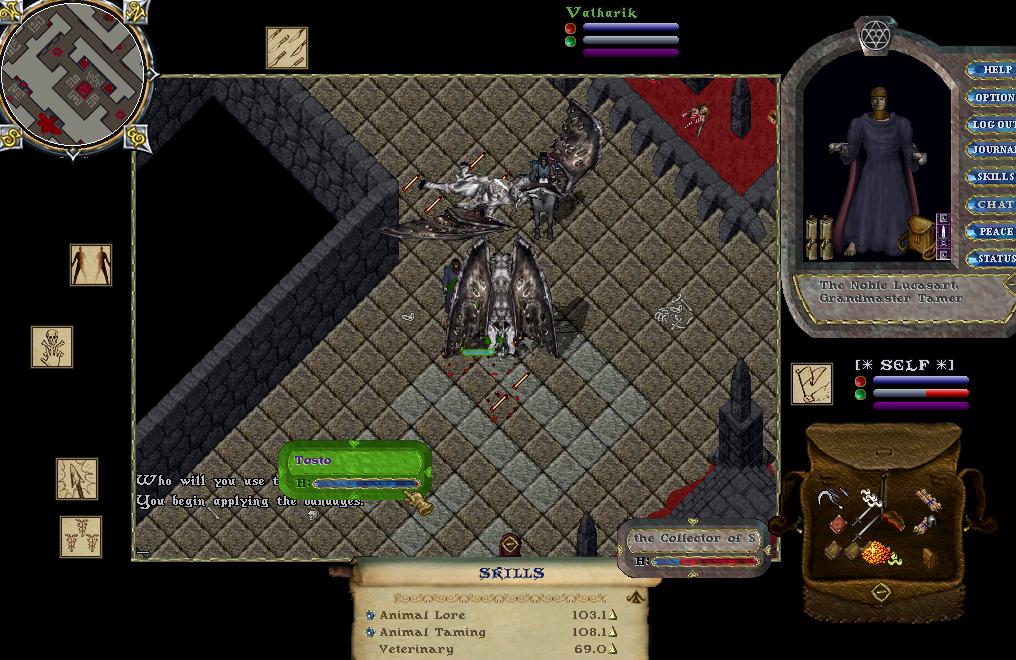Click the circular radar minimap
The height and width of the screenshot is (660, 1016).
[75, 77]
